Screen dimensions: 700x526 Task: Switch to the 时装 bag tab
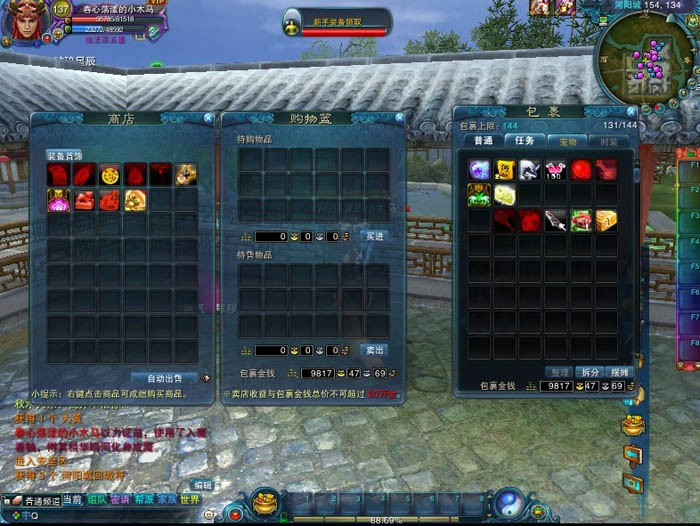608,141
